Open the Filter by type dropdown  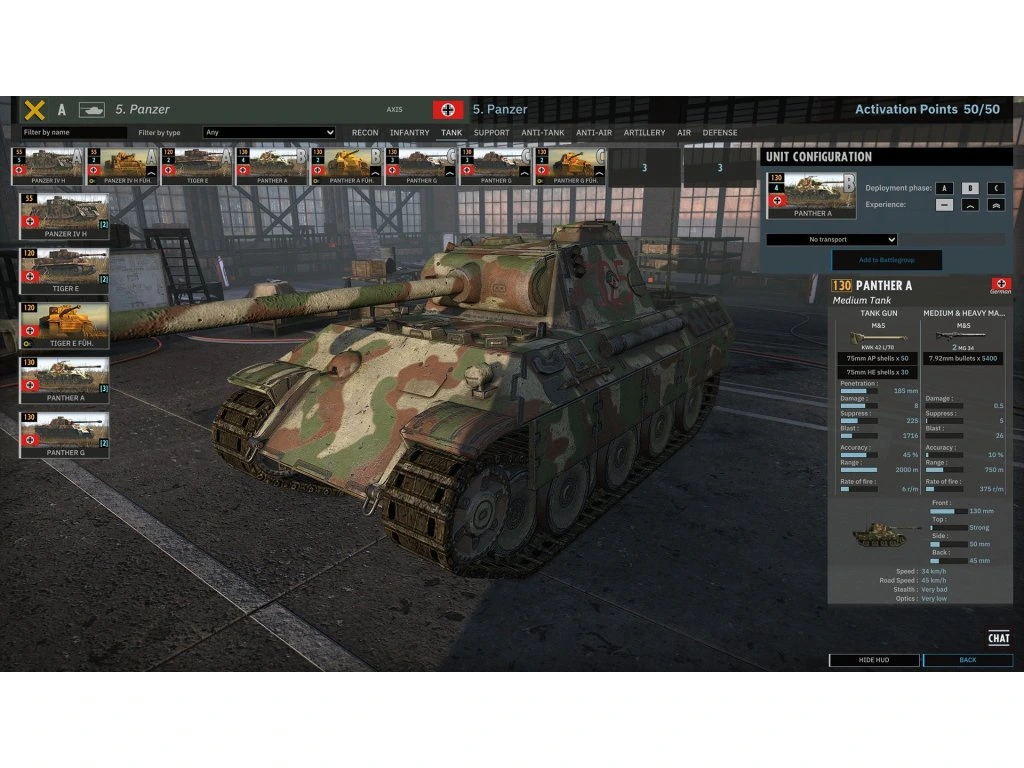269,132
